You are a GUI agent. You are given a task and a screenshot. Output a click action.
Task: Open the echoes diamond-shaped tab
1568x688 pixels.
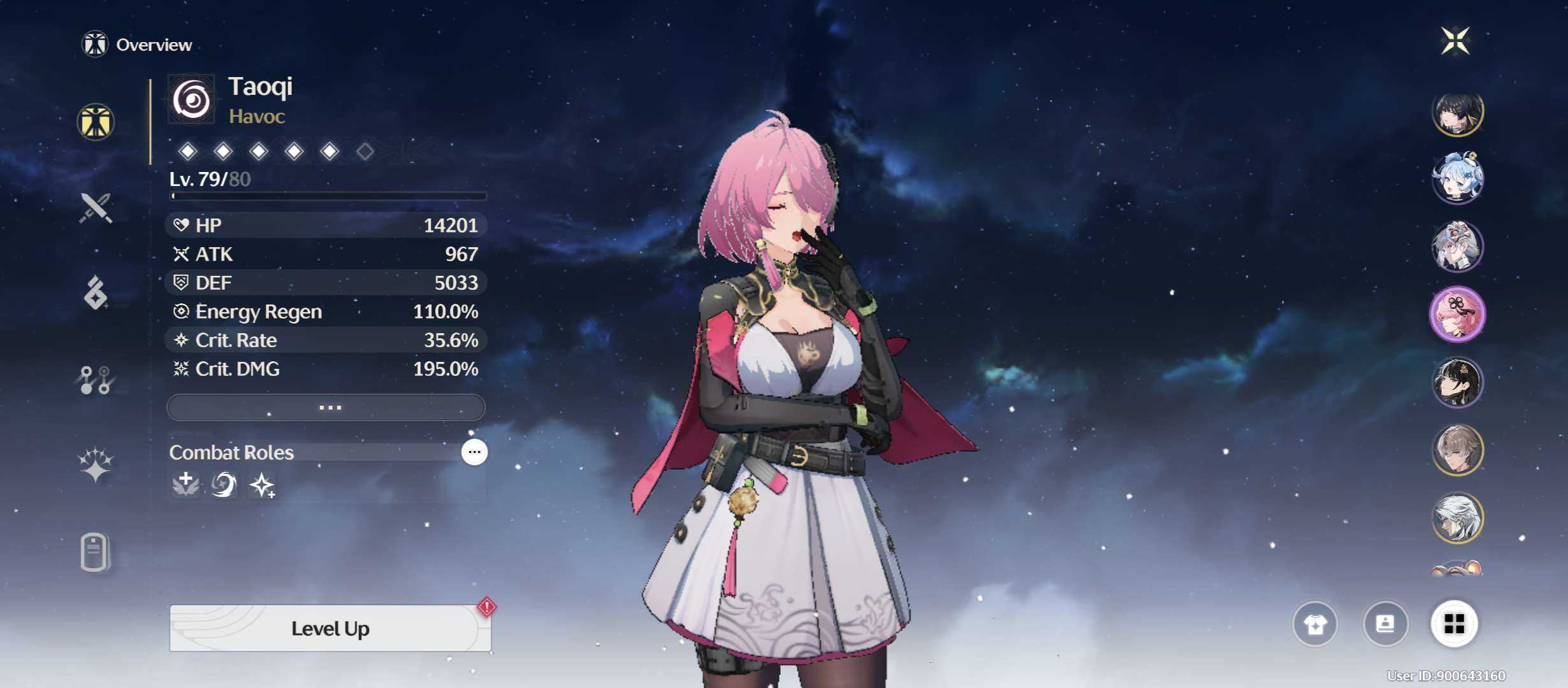[x=96, y=293]
